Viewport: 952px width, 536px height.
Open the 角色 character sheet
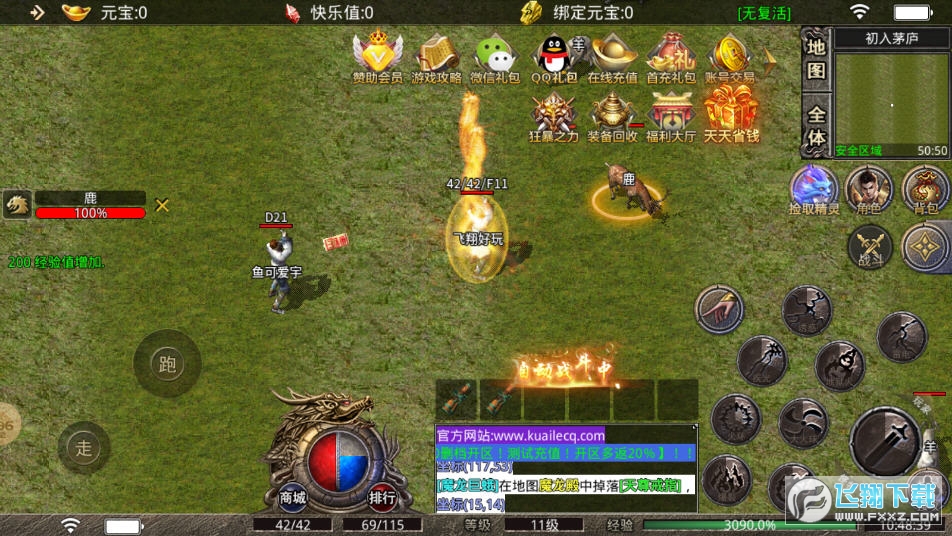tap(869, 189)
